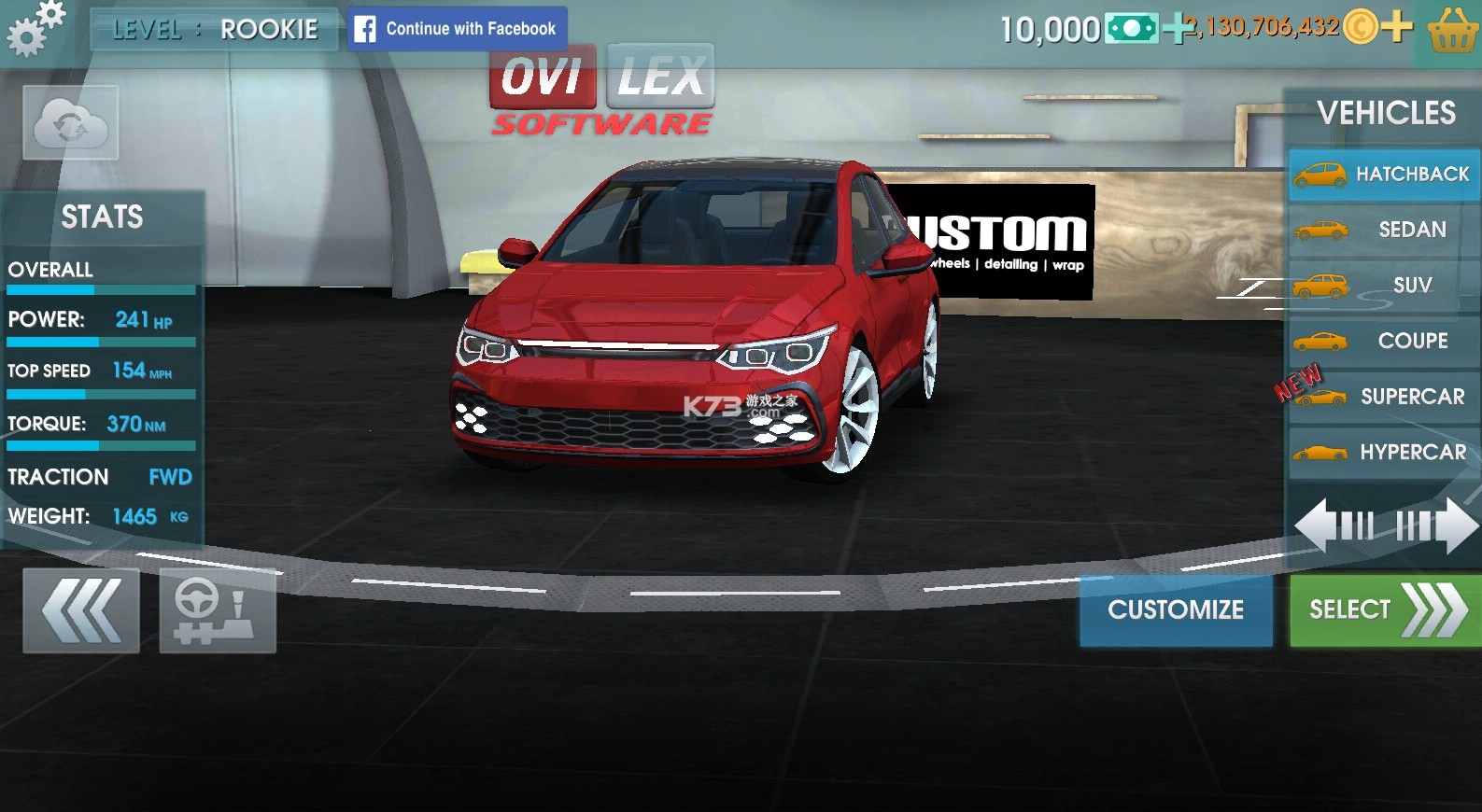
Task: Open the shop basket
Action: pyautogui.click(x=1452, y=31)
